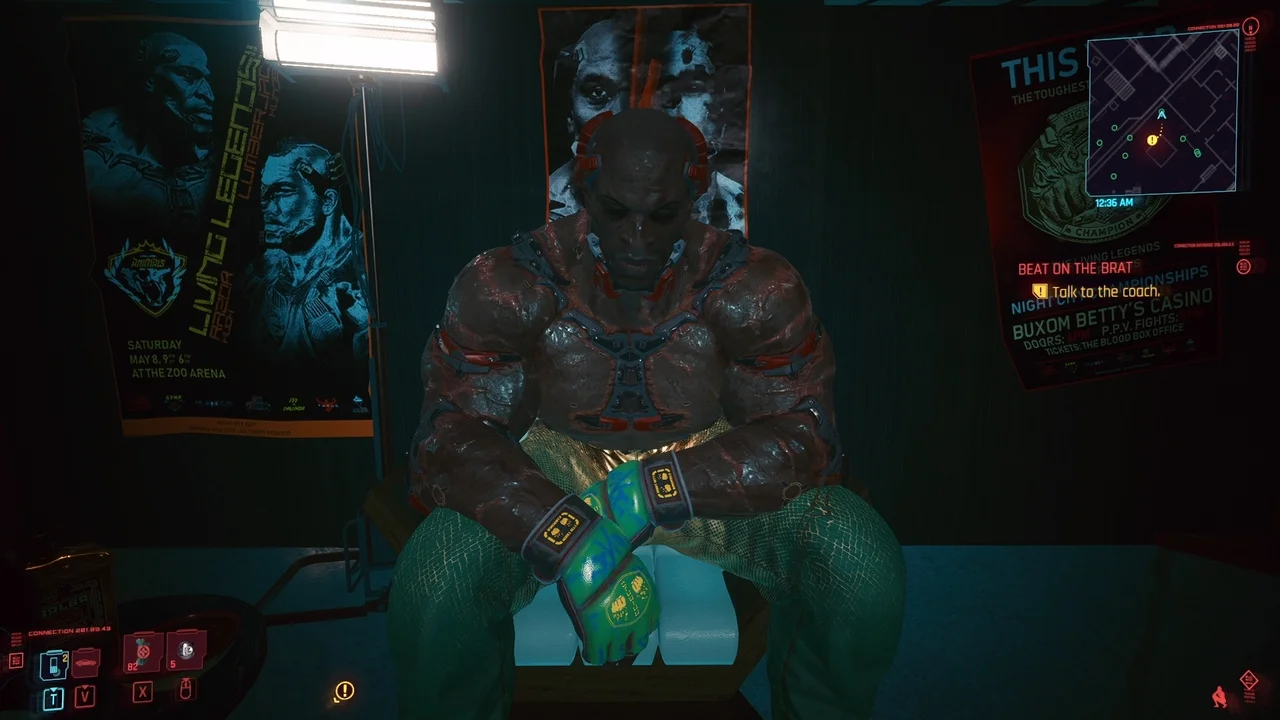Click the vehicle call icon next to the phone
The image size is (1280, 720).
pos(85,662)
